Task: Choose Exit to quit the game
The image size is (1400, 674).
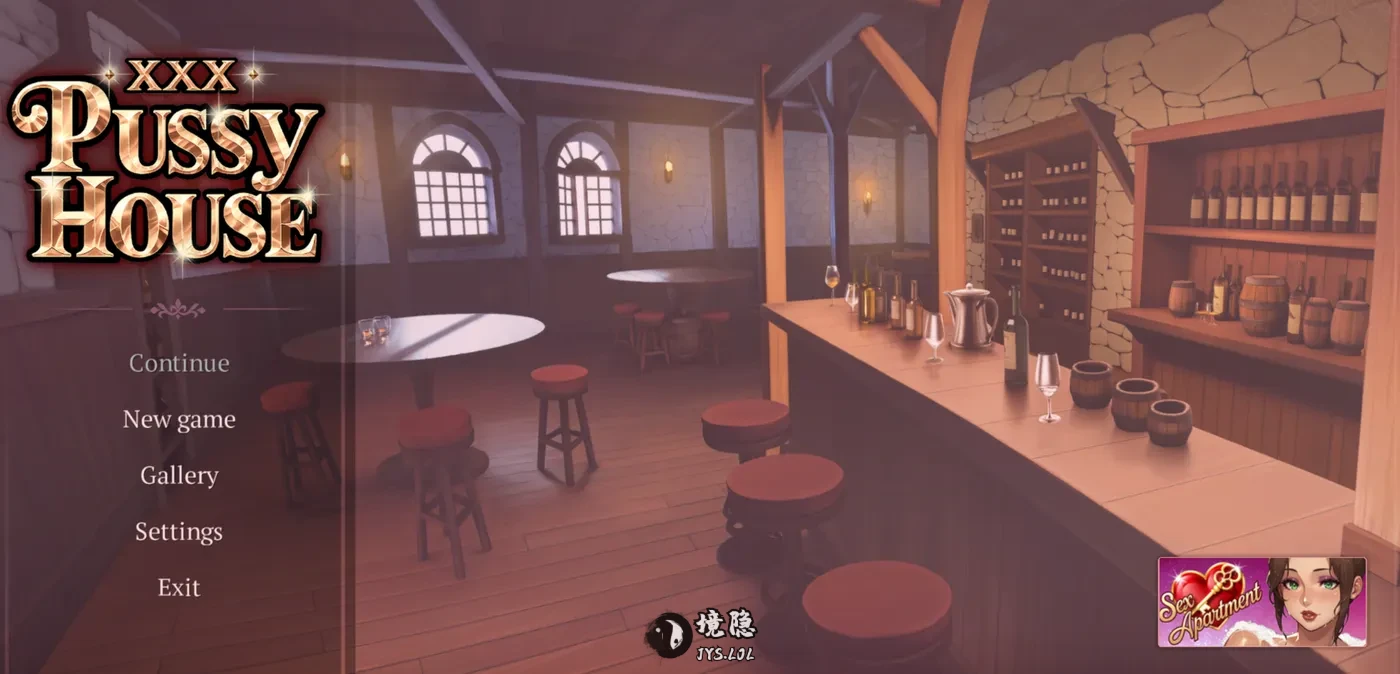Action: (179, 587)
